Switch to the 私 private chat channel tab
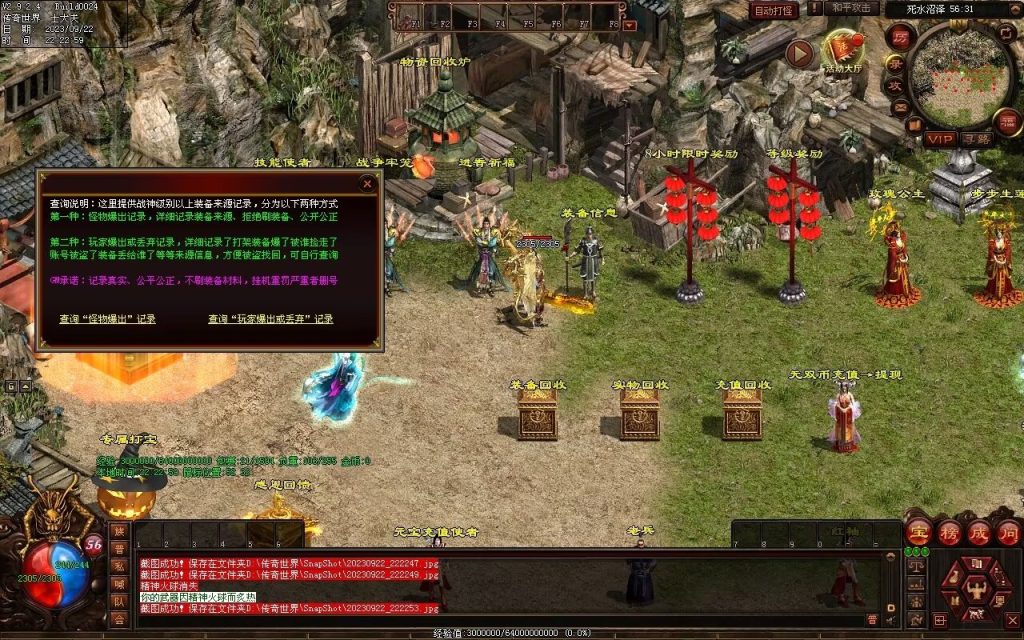Image resolution: width=1024 pixels, height=640 pixels. click(119, 567)
